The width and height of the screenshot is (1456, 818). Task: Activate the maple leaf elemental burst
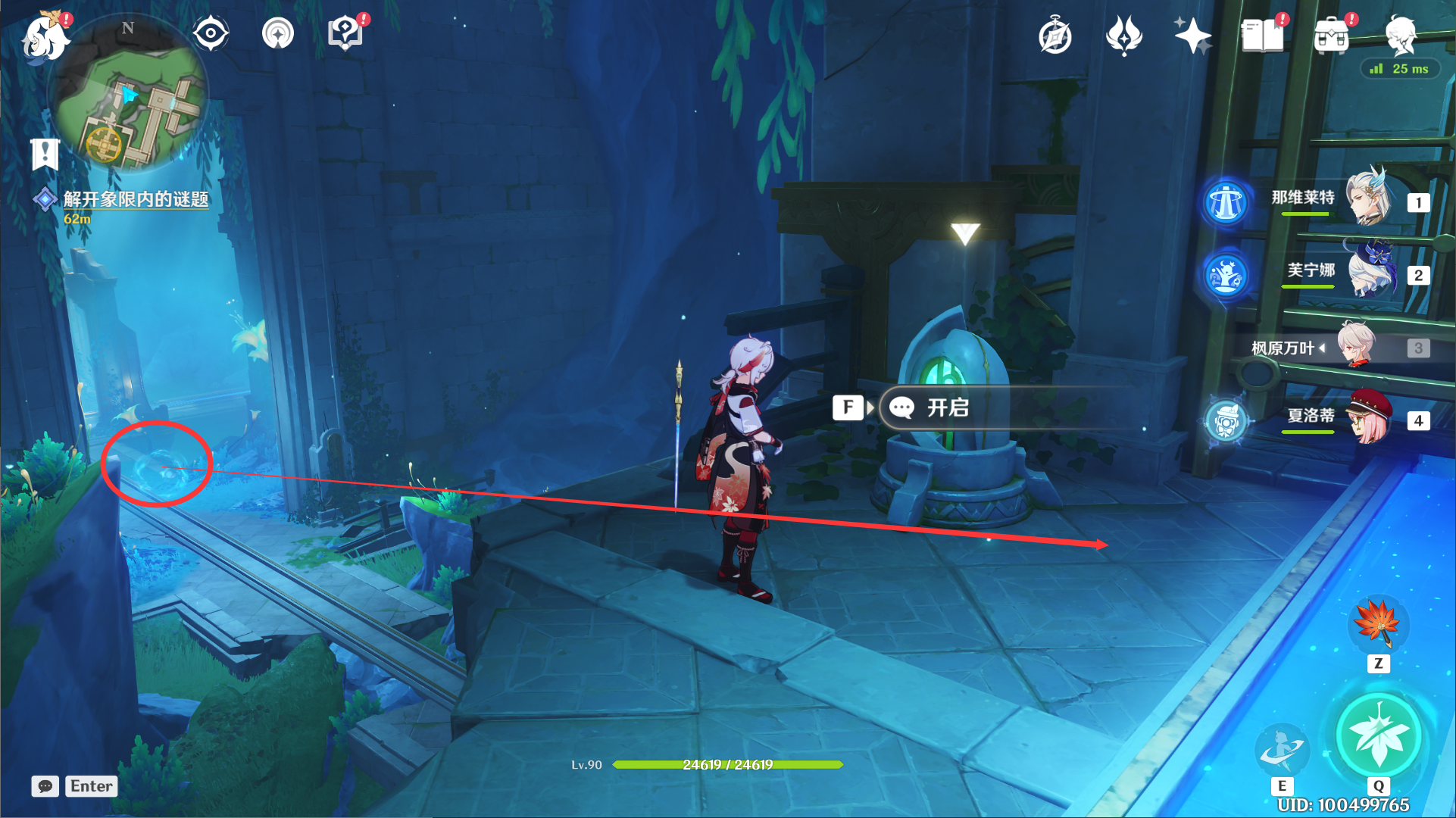point(1378,735)
